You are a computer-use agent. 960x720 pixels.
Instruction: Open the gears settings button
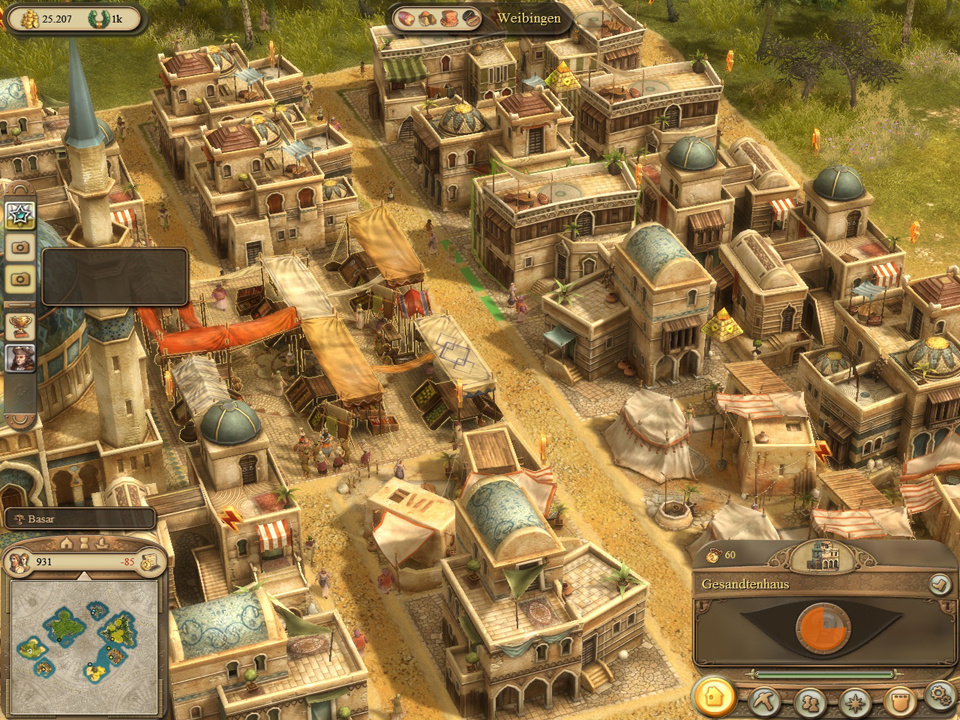[x=940, y=695]
